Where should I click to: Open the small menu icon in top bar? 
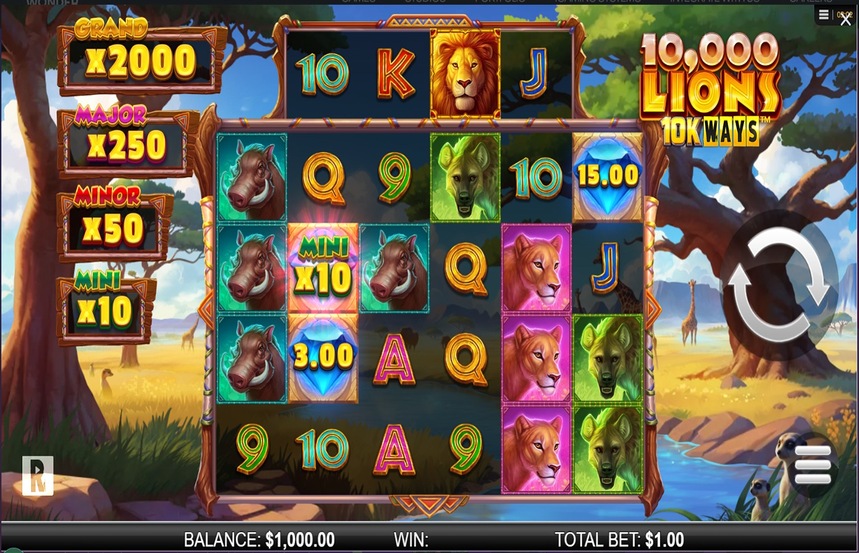point(823,15)
